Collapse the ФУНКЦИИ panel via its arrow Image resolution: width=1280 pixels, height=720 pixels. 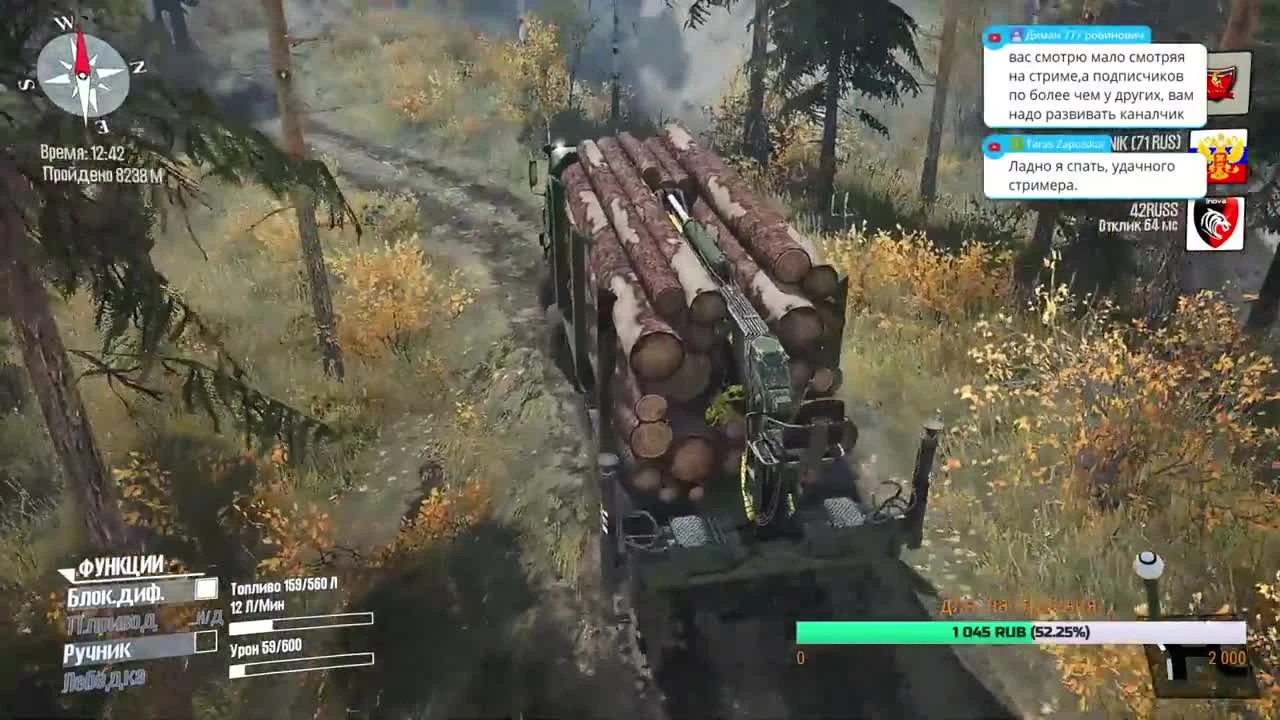coord(67,574)
